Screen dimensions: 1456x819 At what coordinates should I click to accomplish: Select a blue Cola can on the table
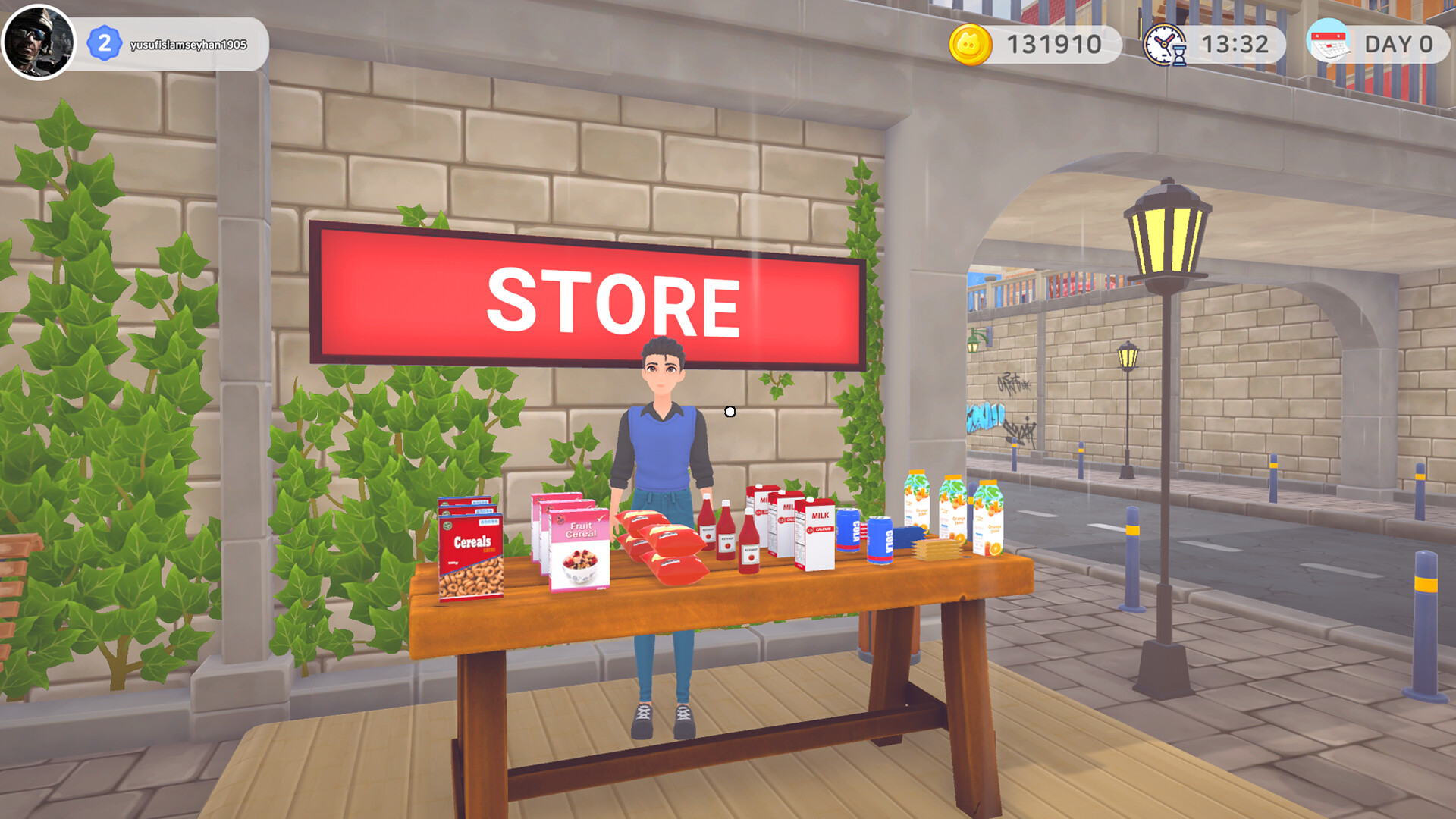pyautogui.click(x=880, y=540)
